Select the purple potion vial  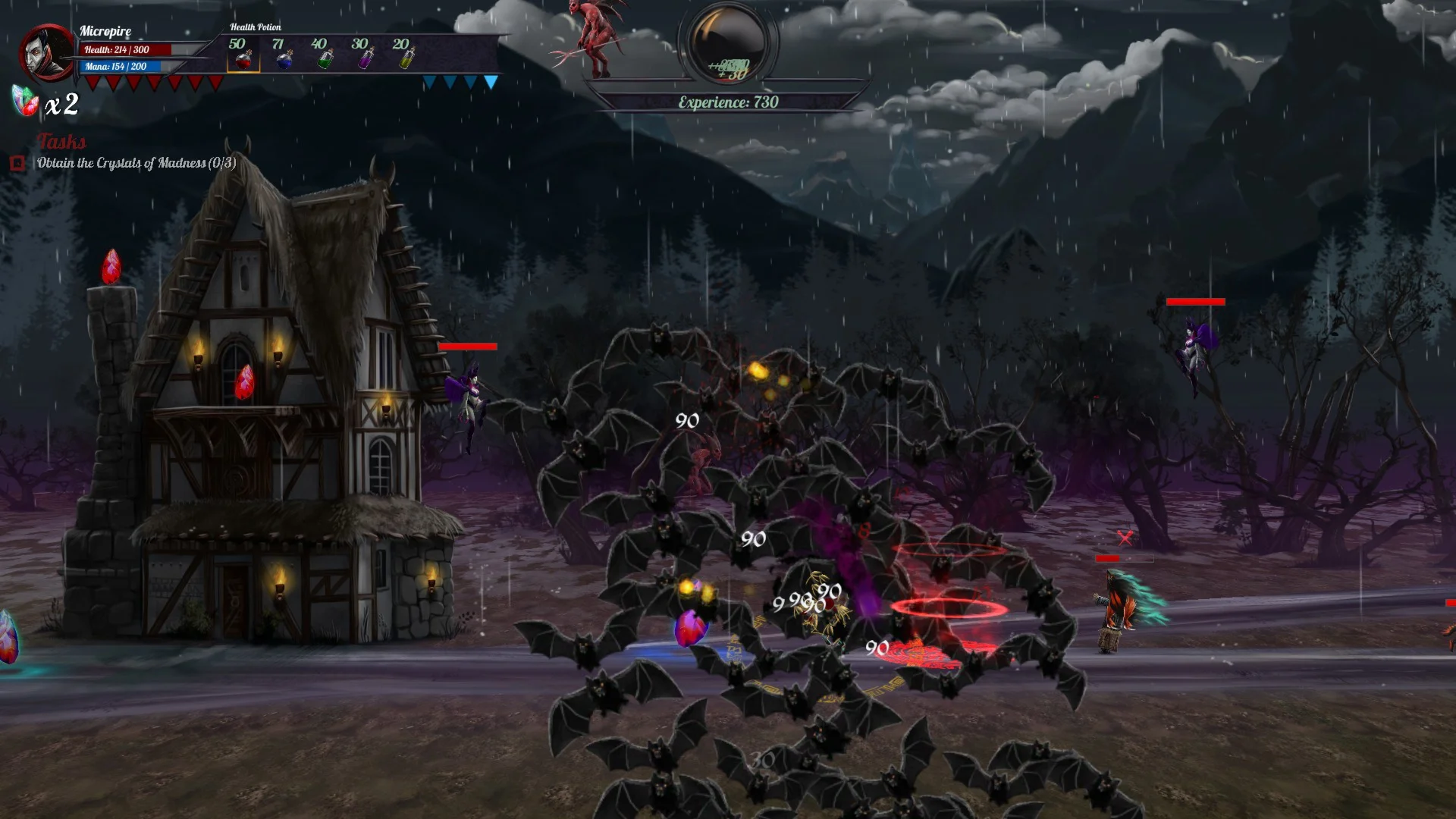(x=366, y=58)
